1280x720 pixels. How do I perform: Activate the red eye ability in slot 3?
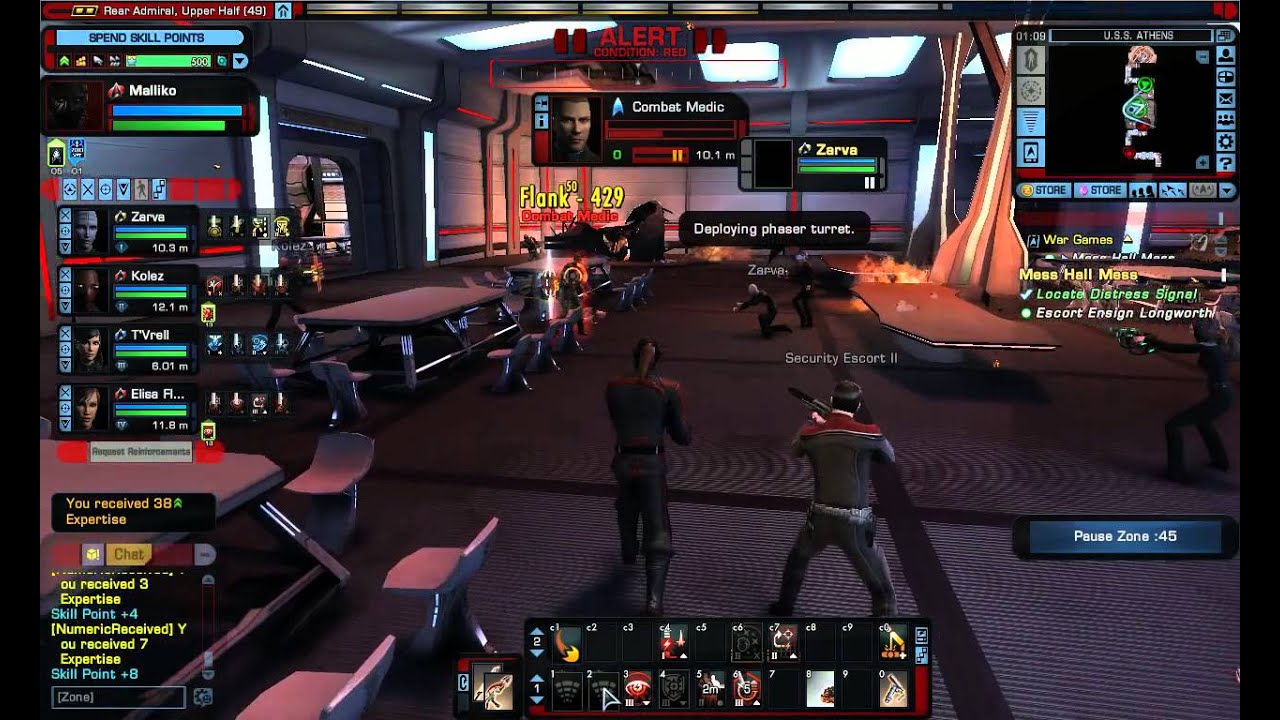[637, 690]
